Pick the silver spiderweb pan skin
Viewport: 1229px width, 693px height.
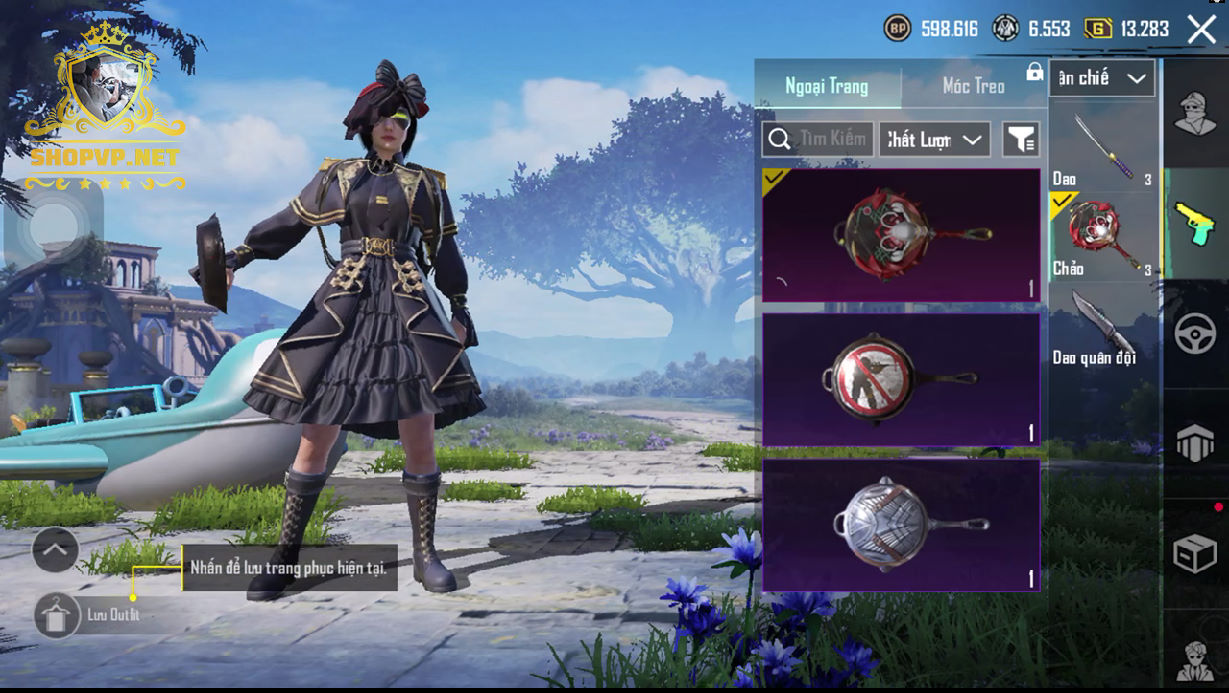tap(901, 525)
